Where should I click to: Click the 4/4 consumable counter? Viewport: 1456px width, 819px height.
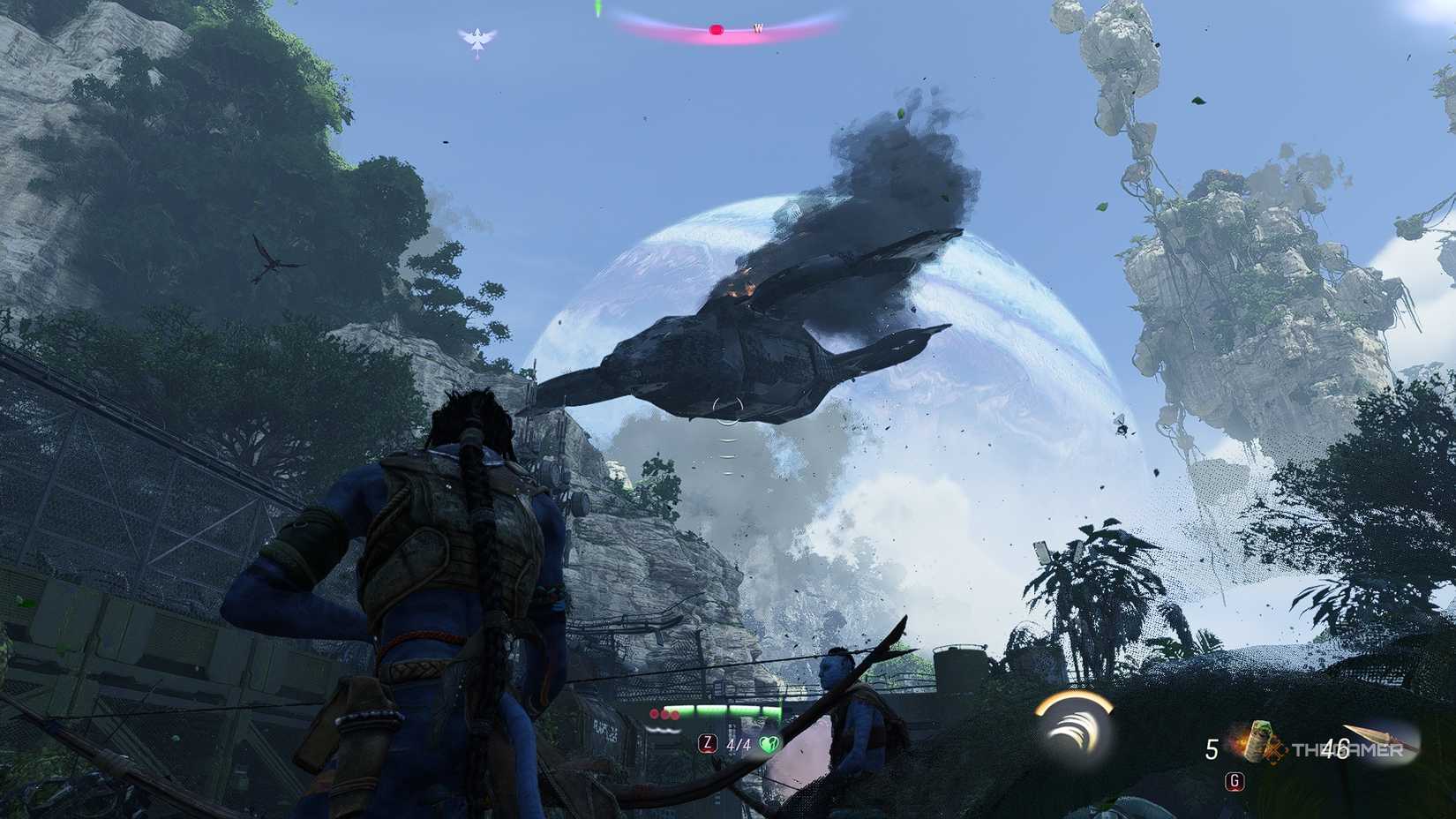tap(738, 744)
